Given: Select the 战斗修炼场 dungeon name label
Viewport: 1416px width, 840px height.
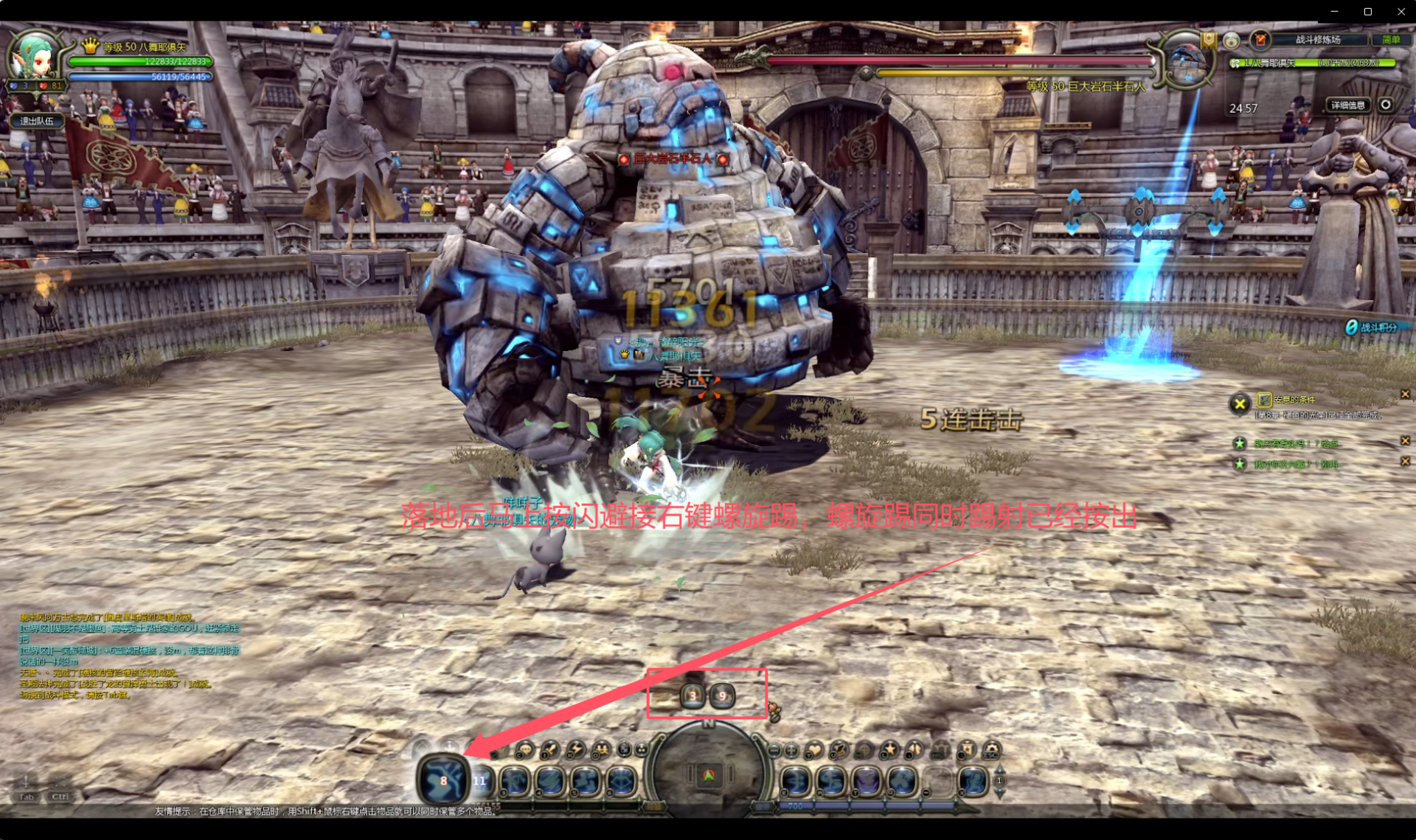Looking at the screenshot, I should (1317, 40).
